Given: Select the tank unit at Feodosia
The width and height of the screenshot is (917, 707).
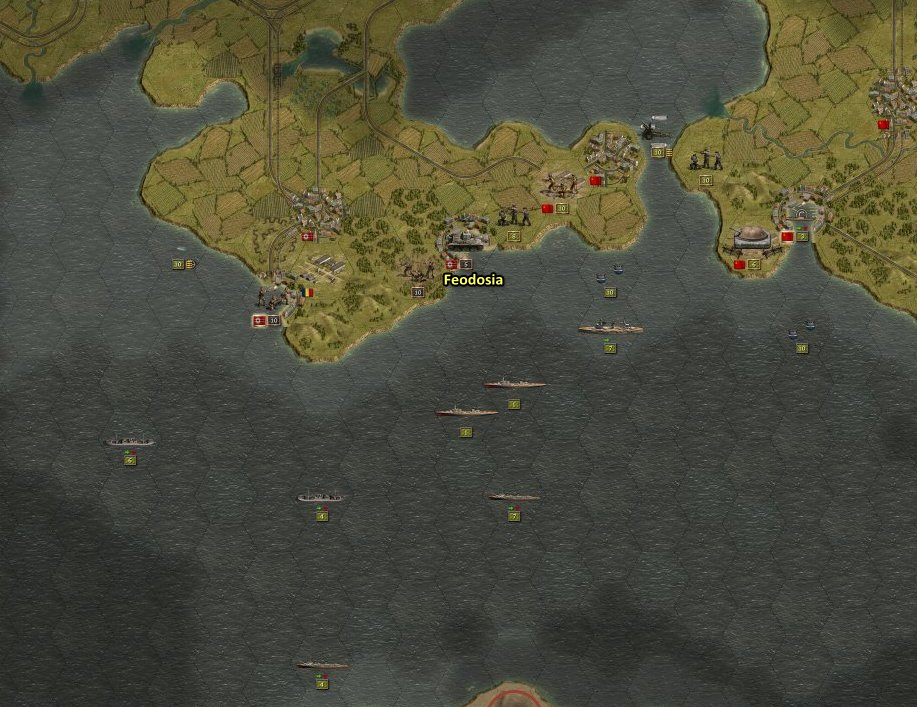Looking at the screenshot, I should coord(463,239).
